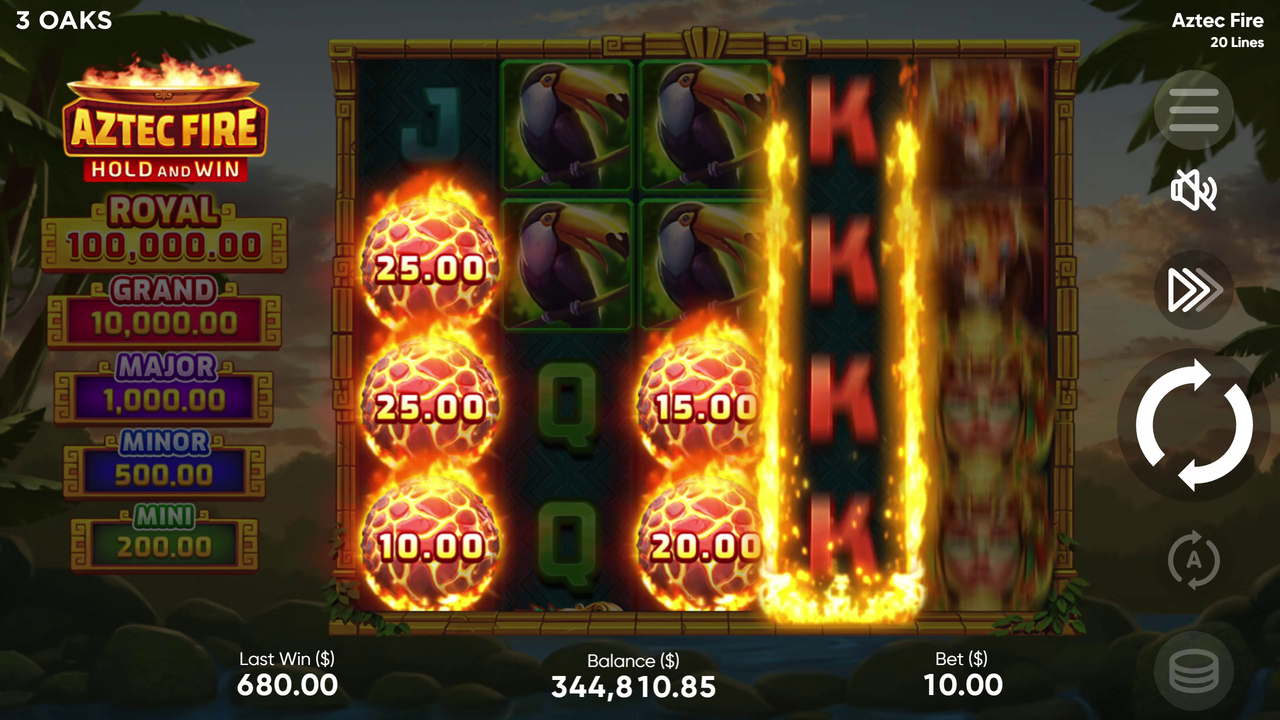Viewport: 1280px width, 720px height.
Task: Click the Bet ($) 10.00 value
Action: point(962,685)
